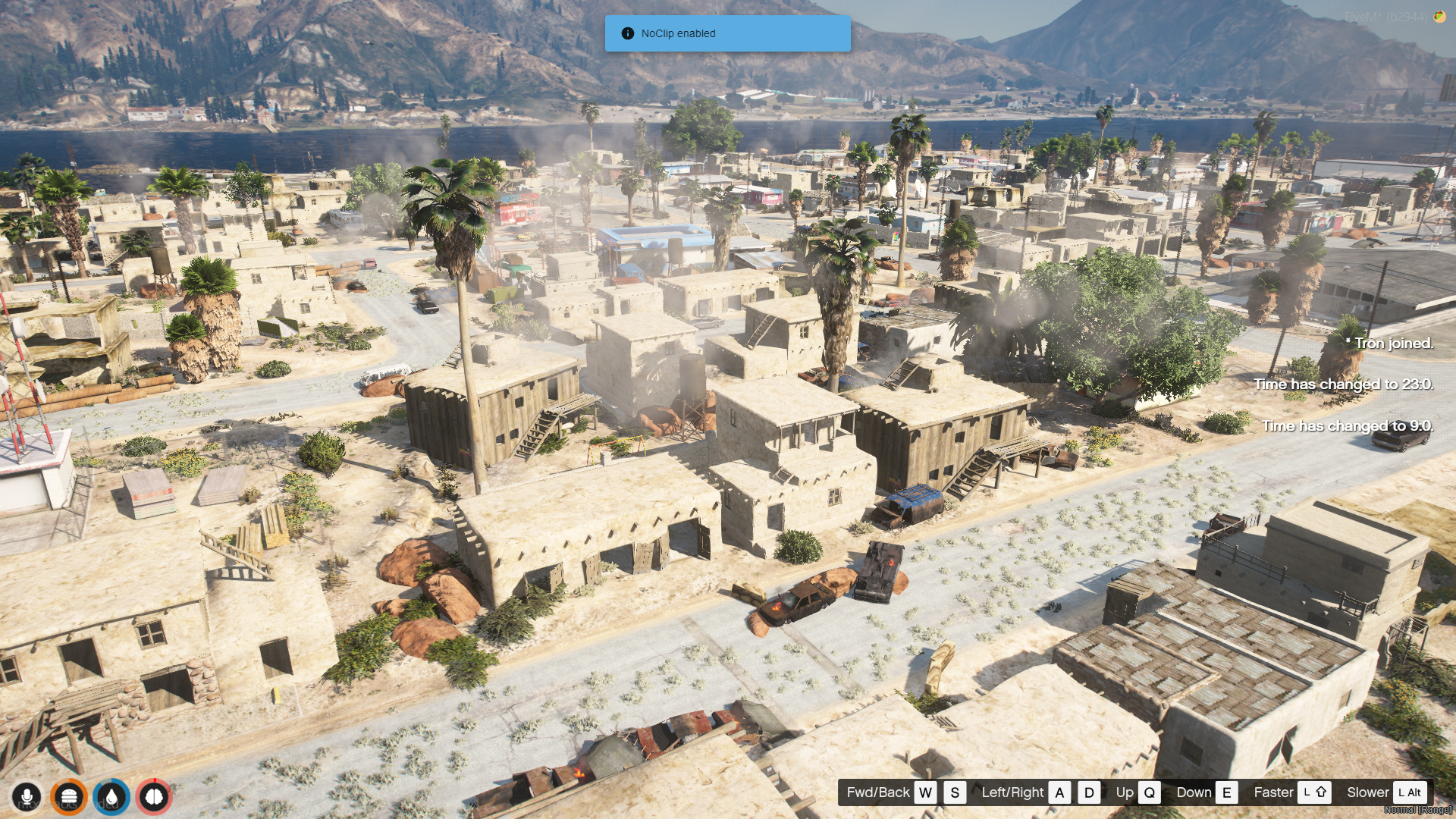
Task: Click the FiveM burrito logo icon
Action: tap(1439, 17)
